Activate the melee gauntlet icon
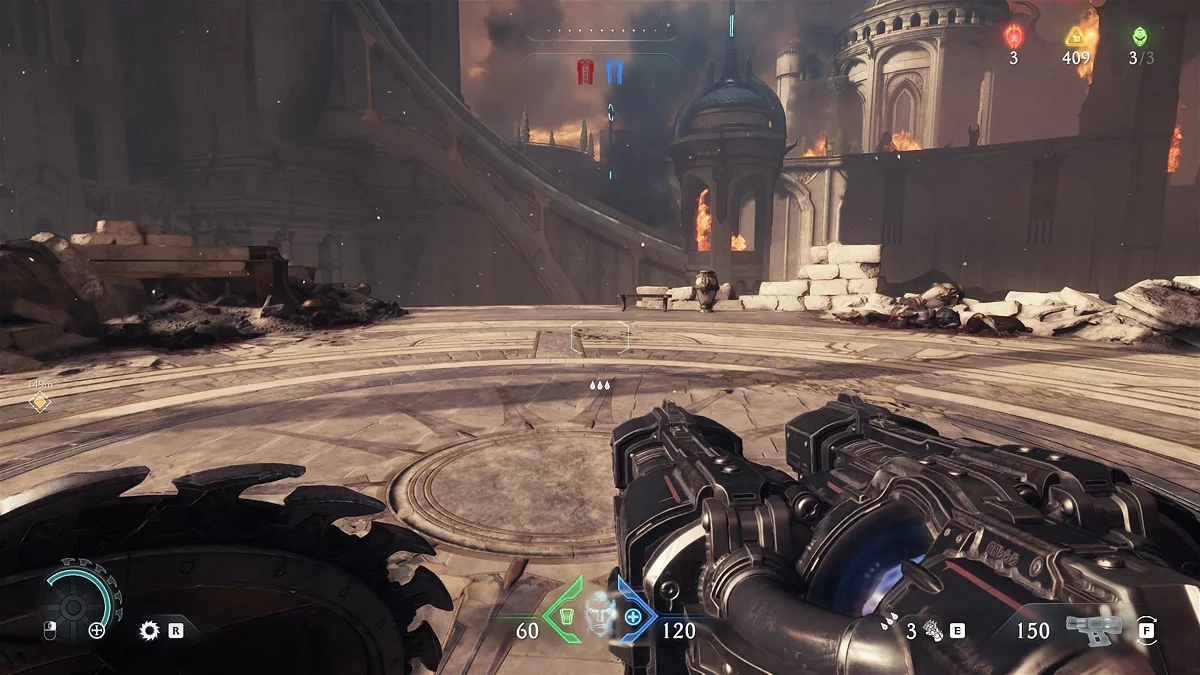Screen dimensions: 1200x675 933,630
